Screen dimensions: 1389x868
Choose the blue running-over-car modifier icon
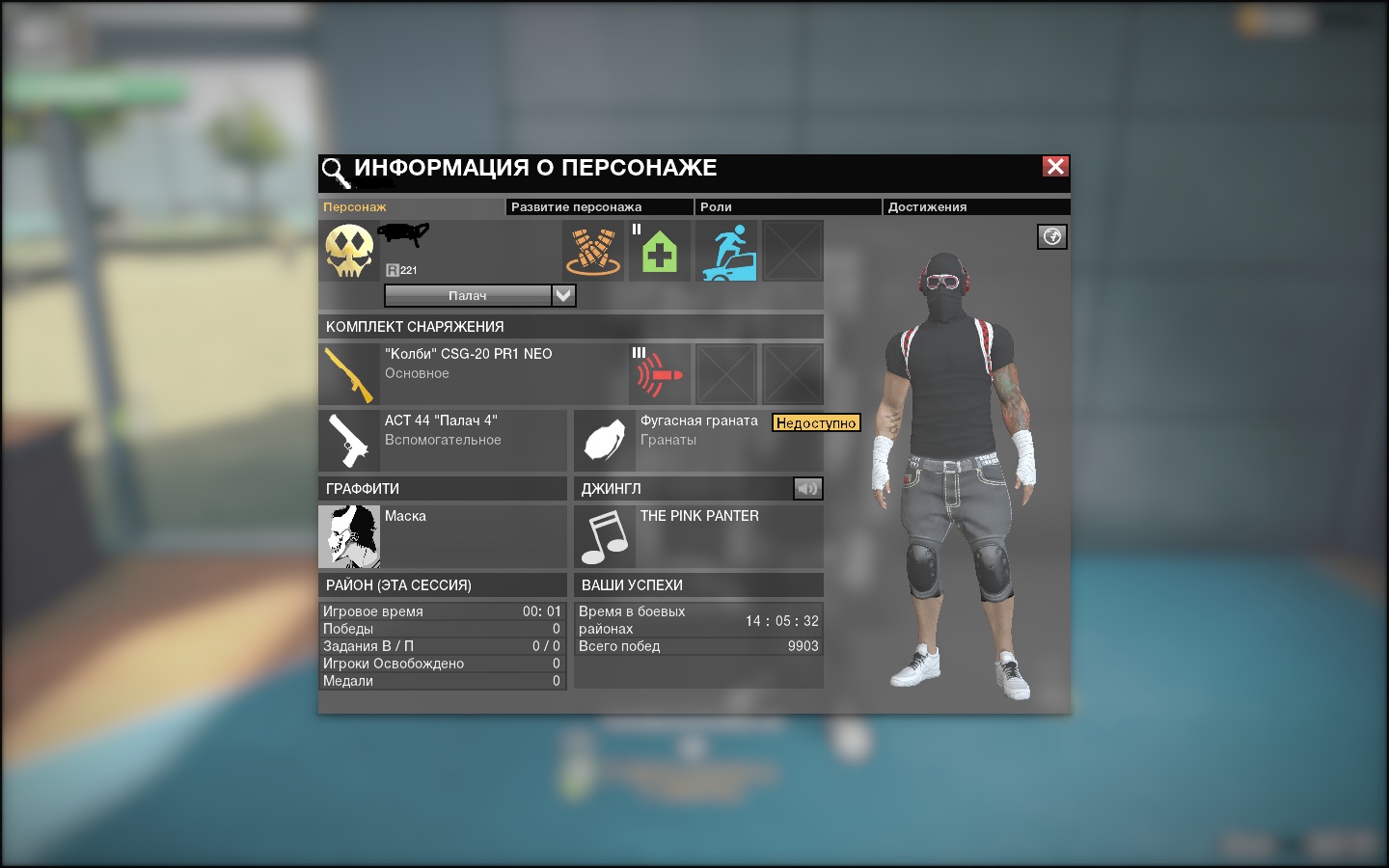click(x=727, y=252)
